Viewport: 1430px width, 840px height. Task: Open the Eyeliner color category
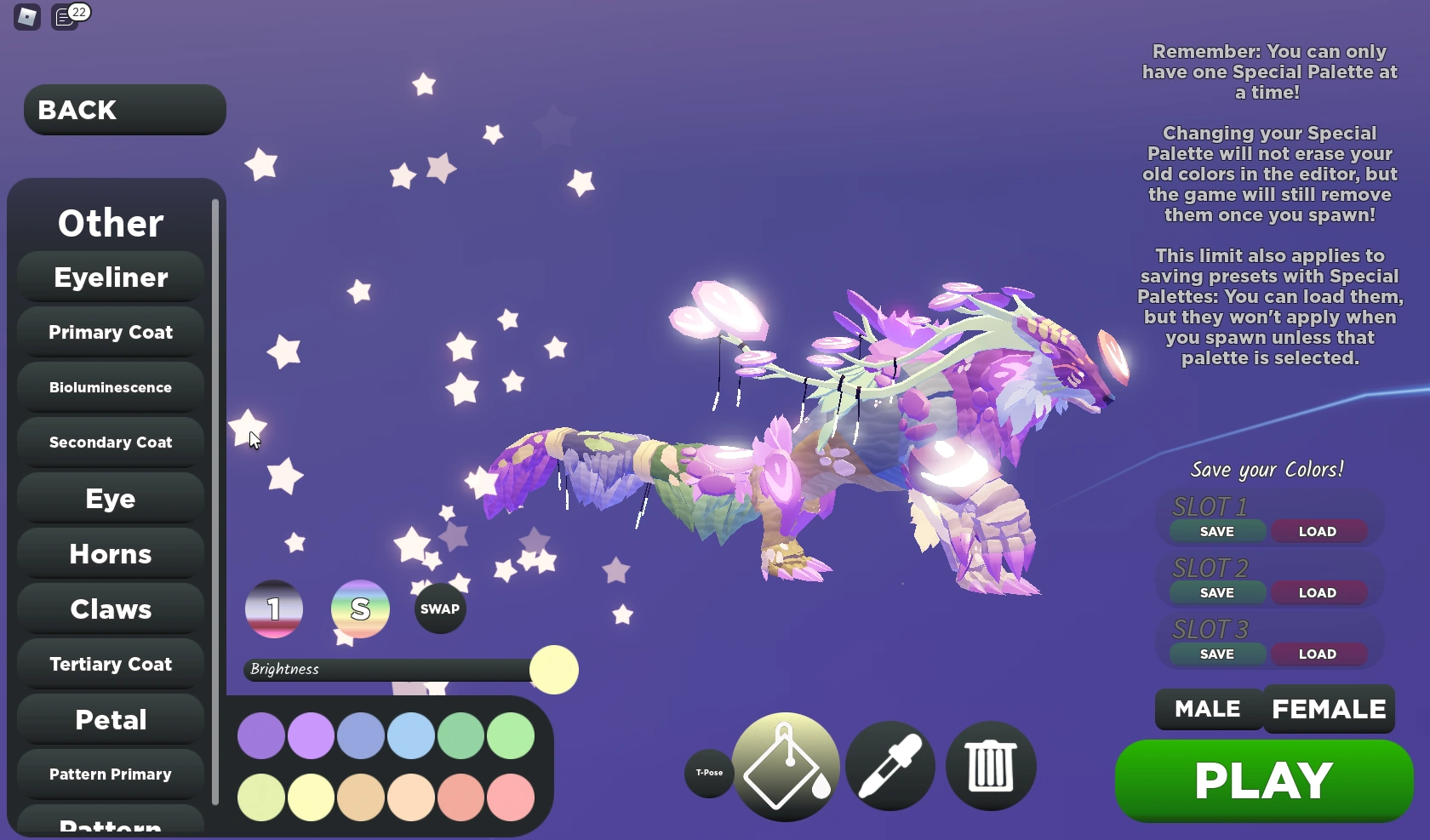coord(110,277)
